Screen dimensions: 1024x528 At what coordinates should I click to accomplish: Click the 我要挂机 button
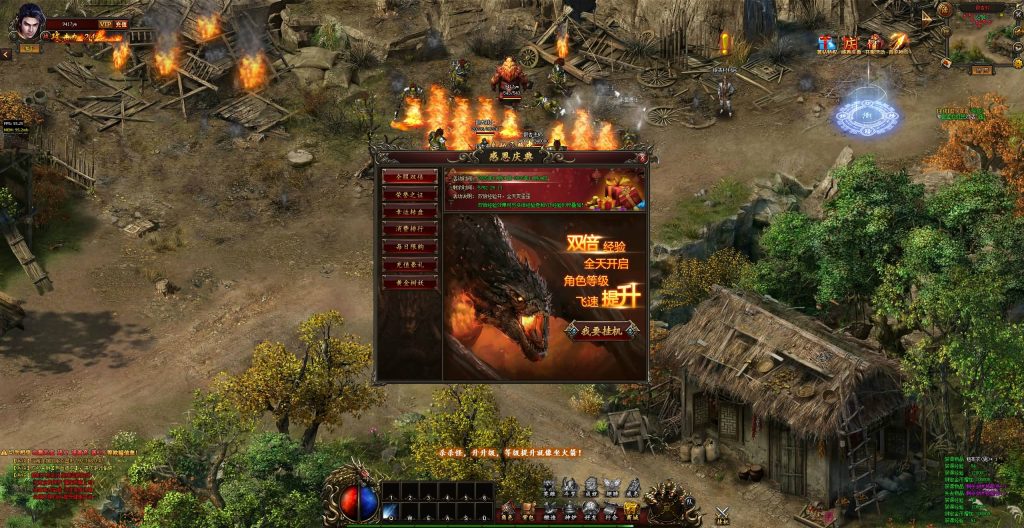click(600, 331)
